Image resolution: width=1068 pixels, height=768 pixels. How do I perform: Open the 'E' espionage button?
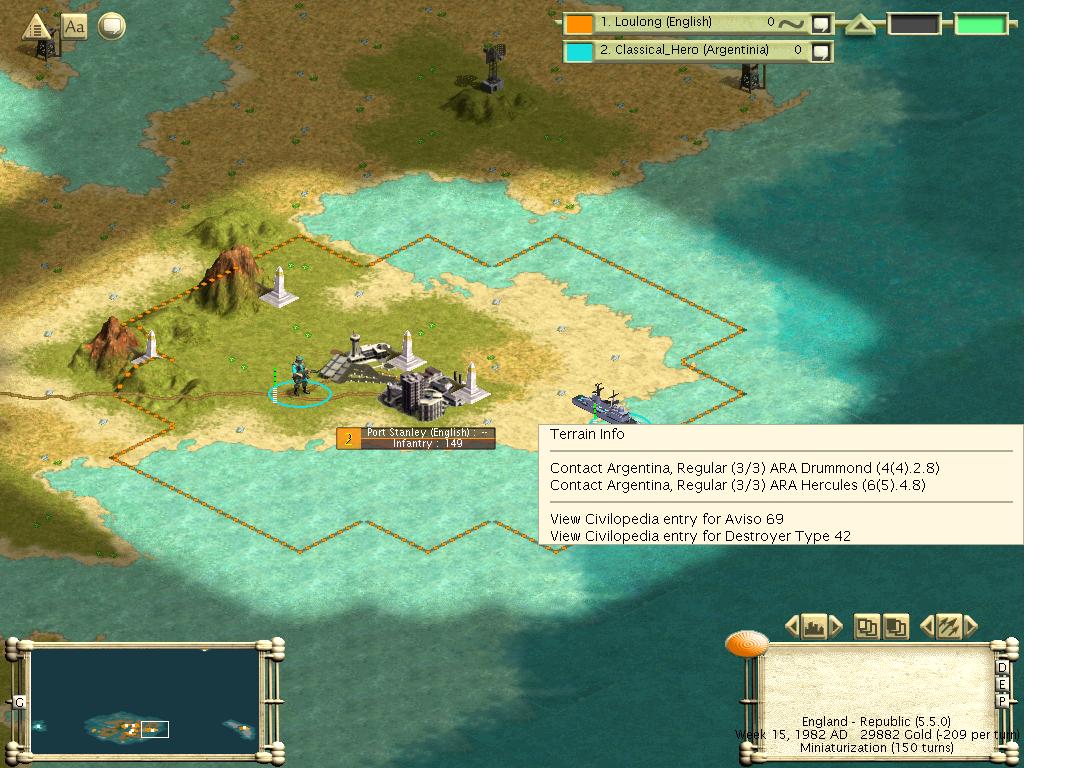(1002, 685)
